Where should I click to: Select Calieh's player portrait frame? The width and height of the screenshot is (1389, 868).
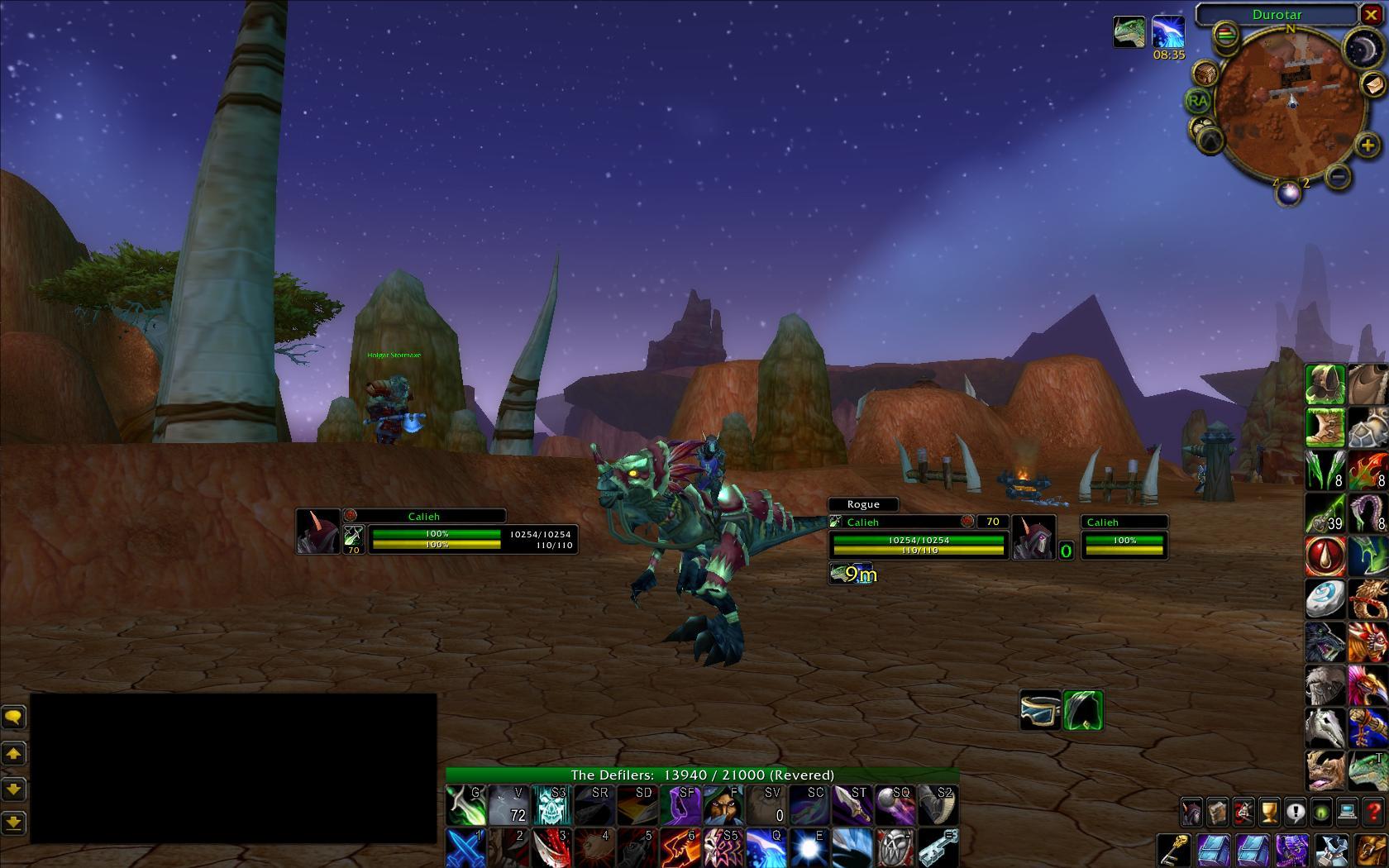pyautogui.click(x=318, y=531)
